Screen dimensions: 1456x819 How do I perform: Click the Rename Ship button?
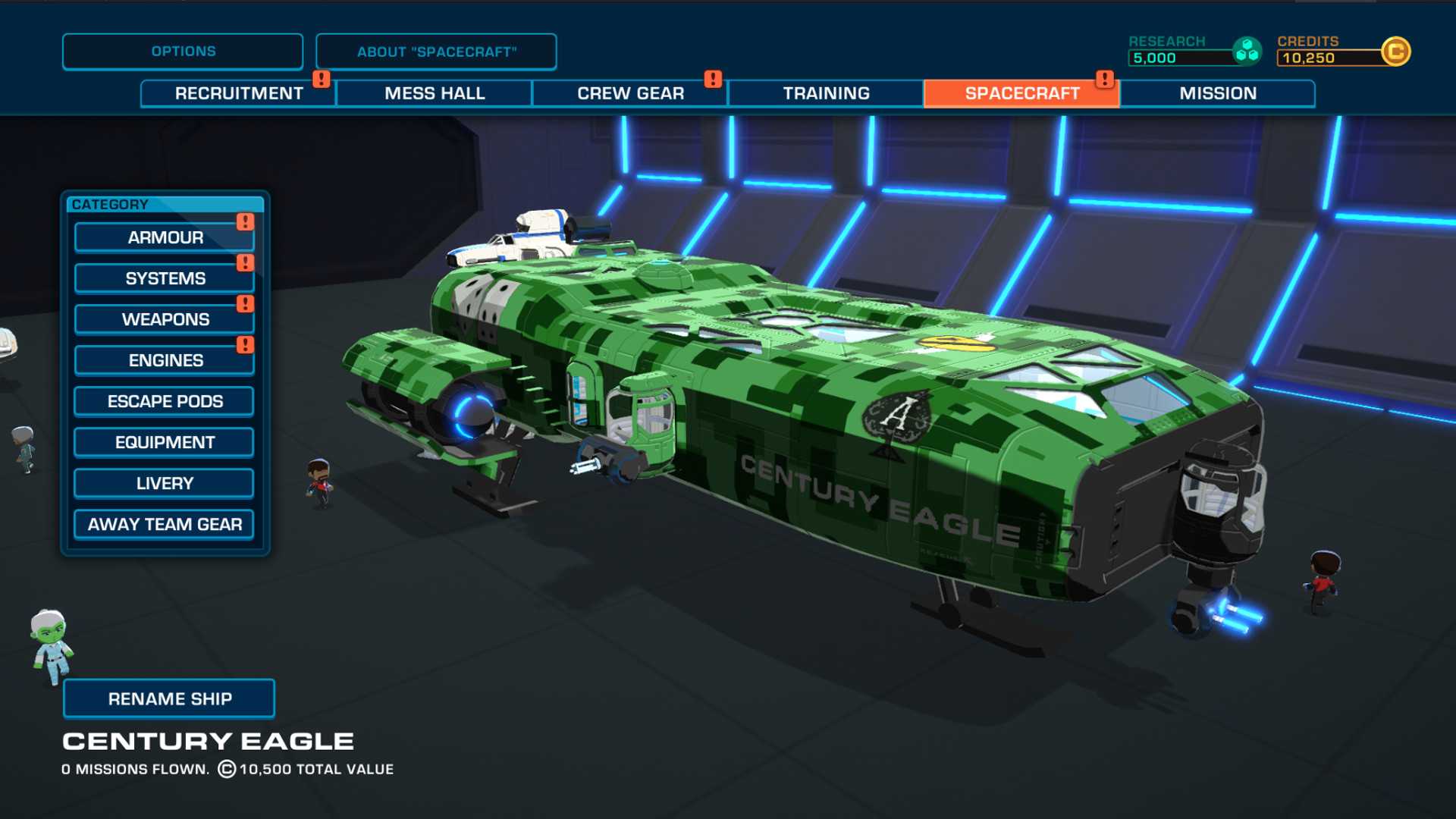(169, 698)
